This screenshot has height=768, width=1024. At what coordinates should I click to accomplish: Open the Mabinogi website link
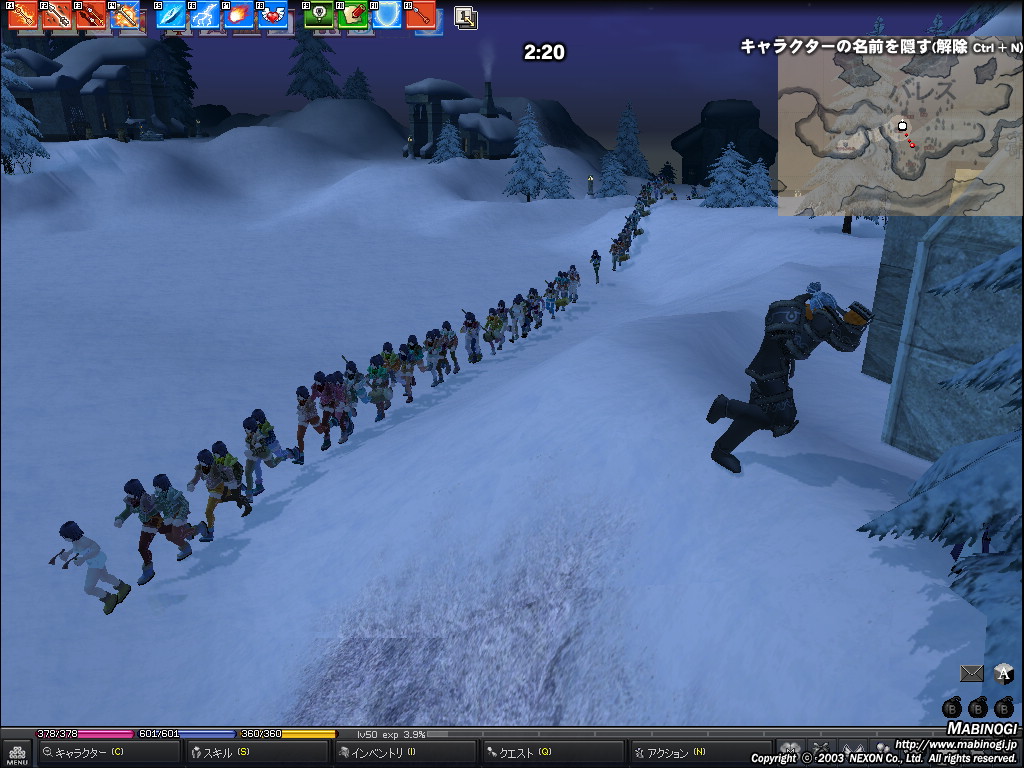coord(955,744)
